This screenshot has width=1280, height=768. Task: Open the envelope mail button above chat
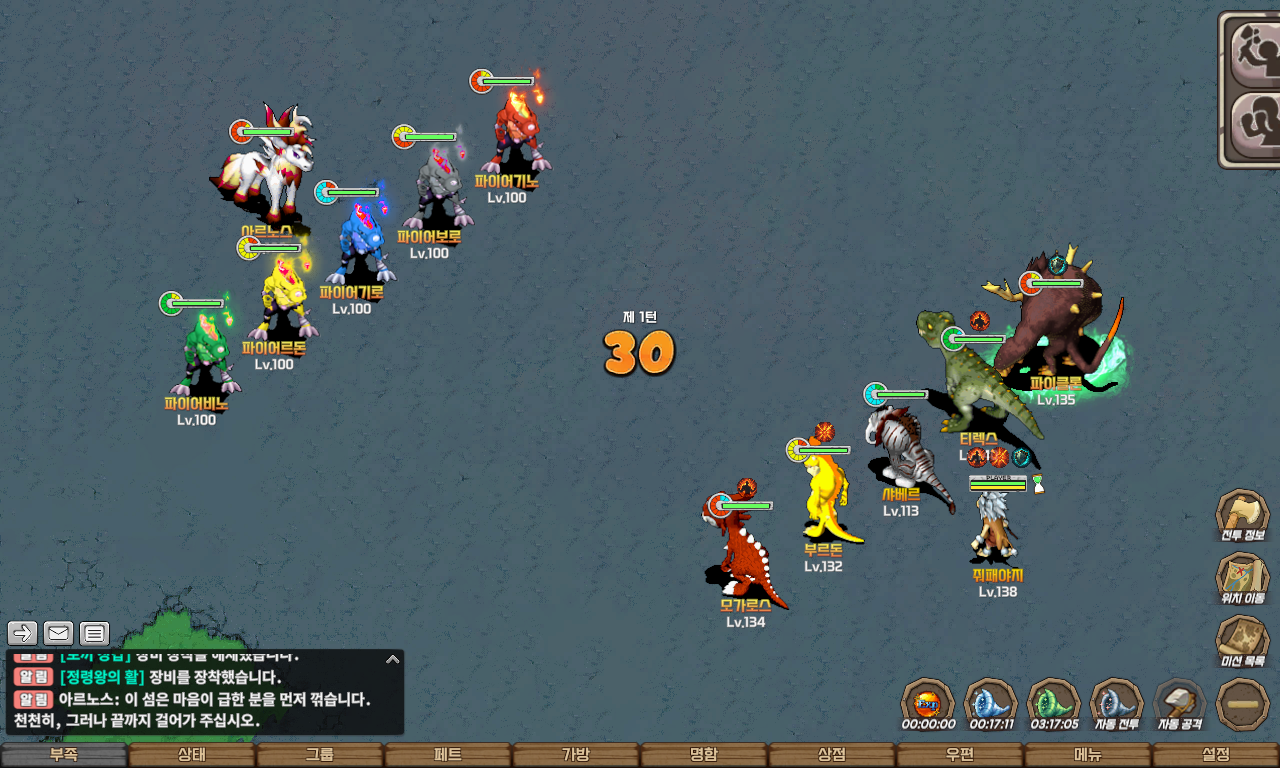click(x=59, y=633)
